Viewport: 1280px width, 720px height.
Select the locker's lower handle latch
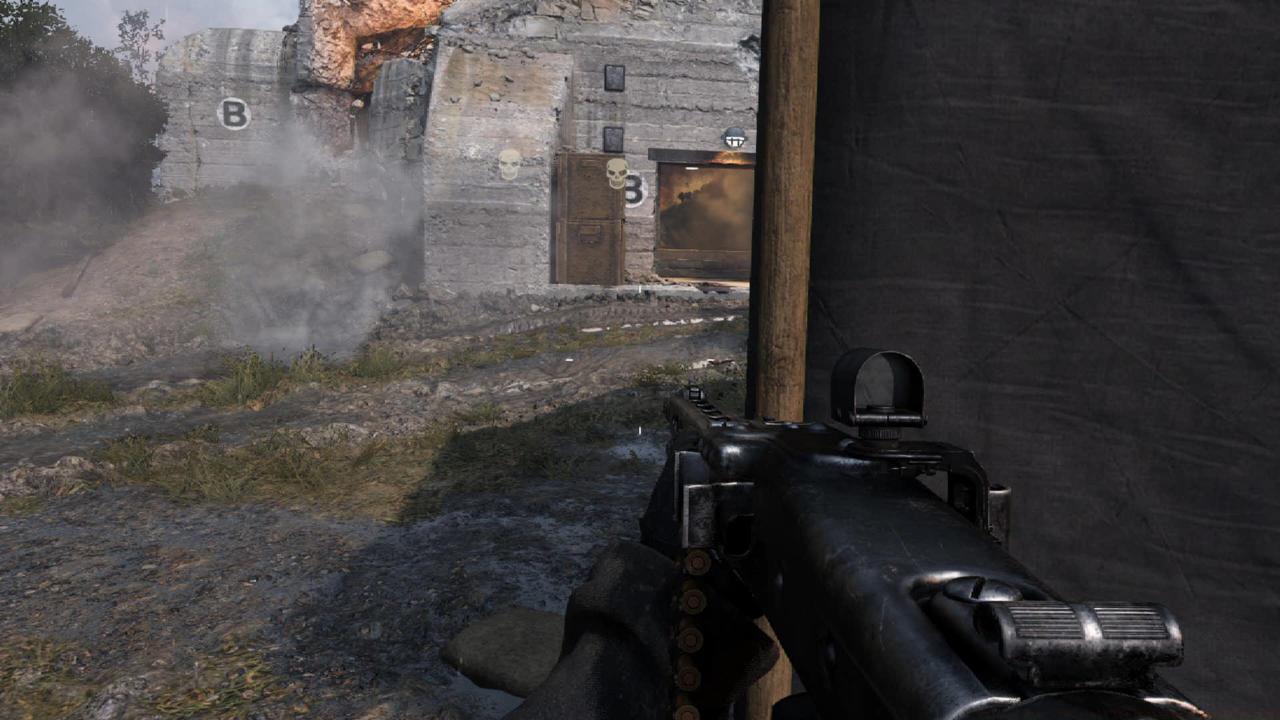tap(588, 234)
